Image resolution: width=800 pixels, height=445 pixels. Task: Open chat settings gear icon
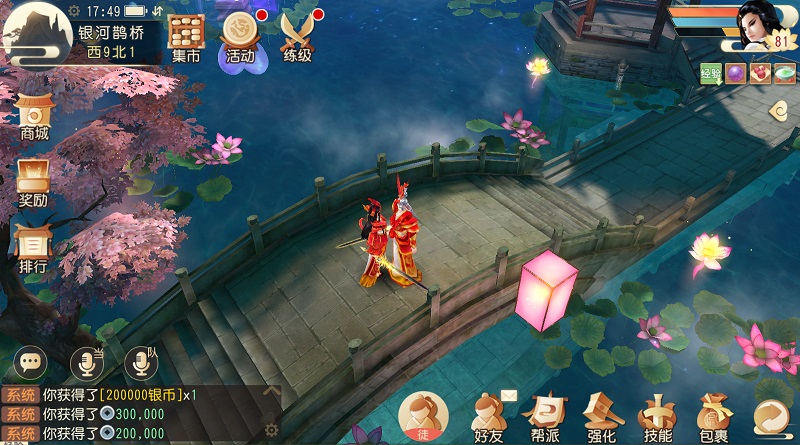[271, 430]
